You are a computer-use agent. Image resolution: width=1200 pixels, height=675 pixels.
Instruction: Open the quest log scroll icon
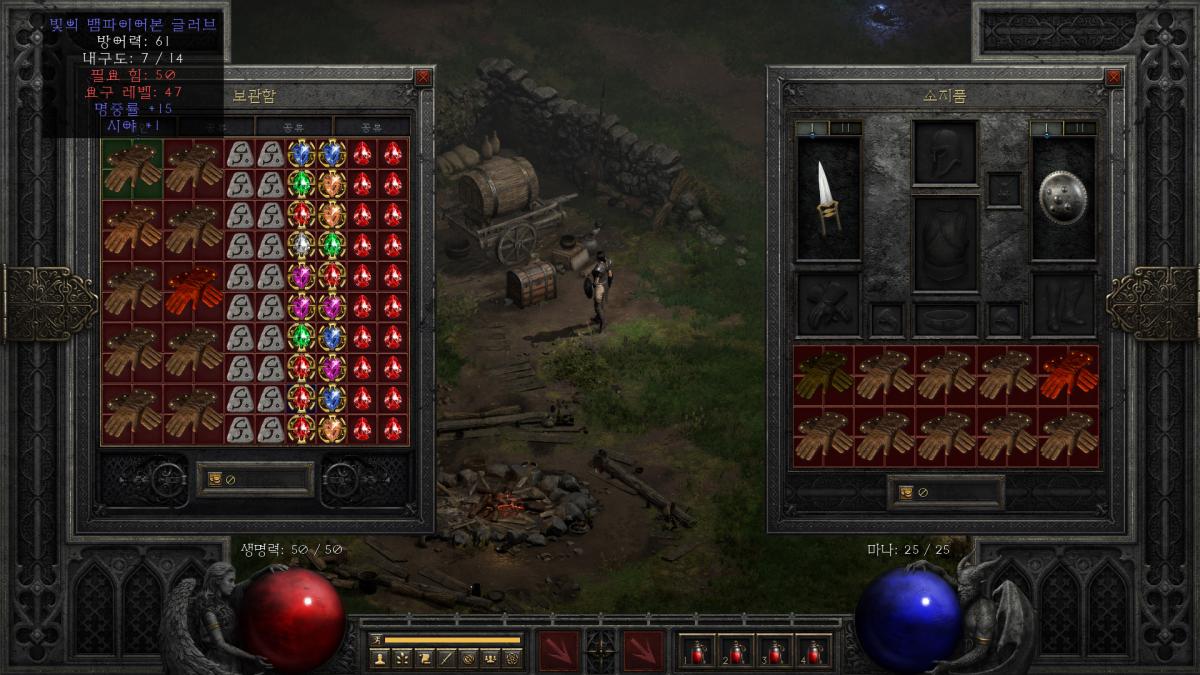tap(424, 658)
